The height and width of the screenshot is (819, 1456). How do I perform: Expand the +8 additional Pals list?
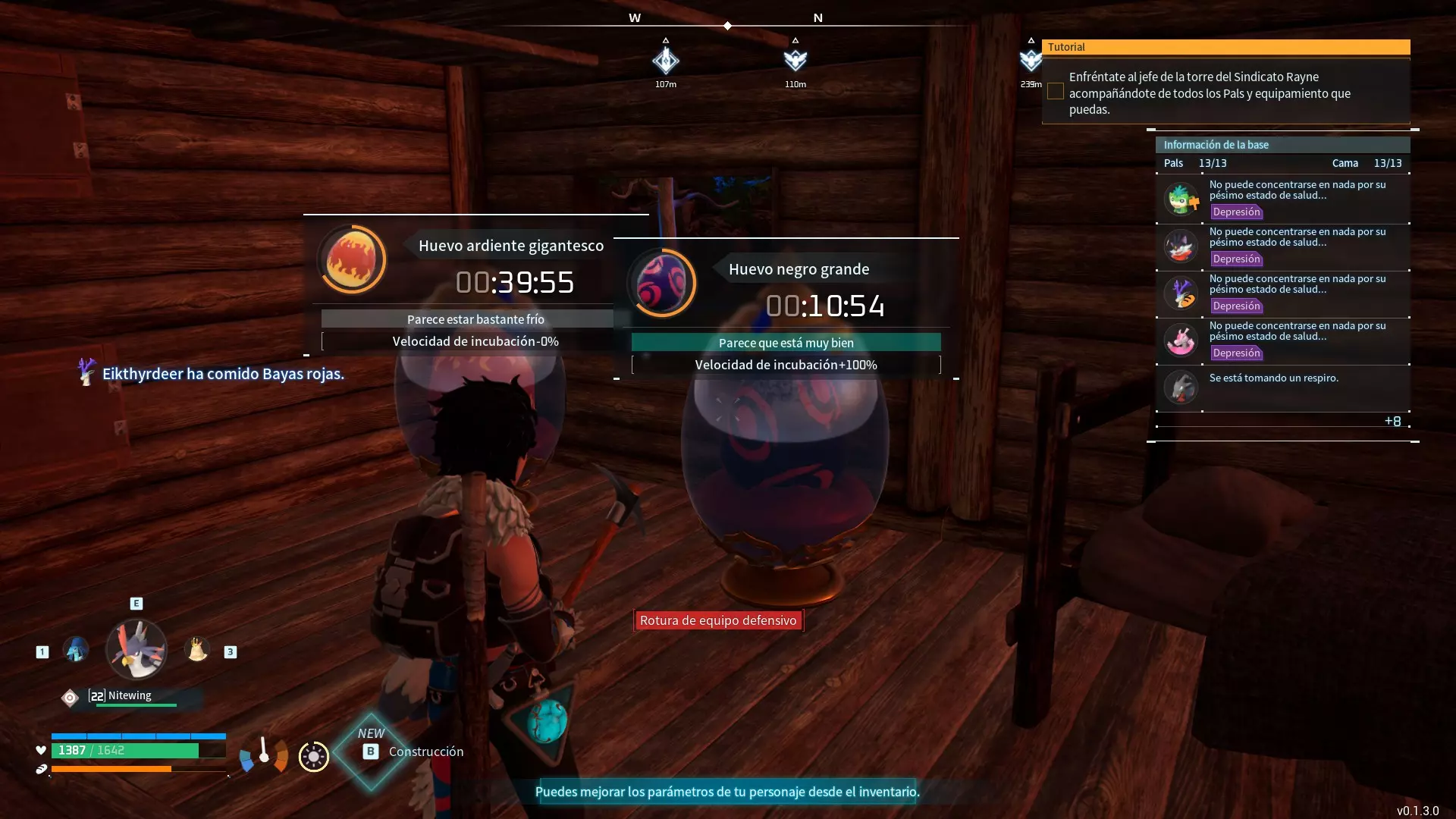(1392, 422)
